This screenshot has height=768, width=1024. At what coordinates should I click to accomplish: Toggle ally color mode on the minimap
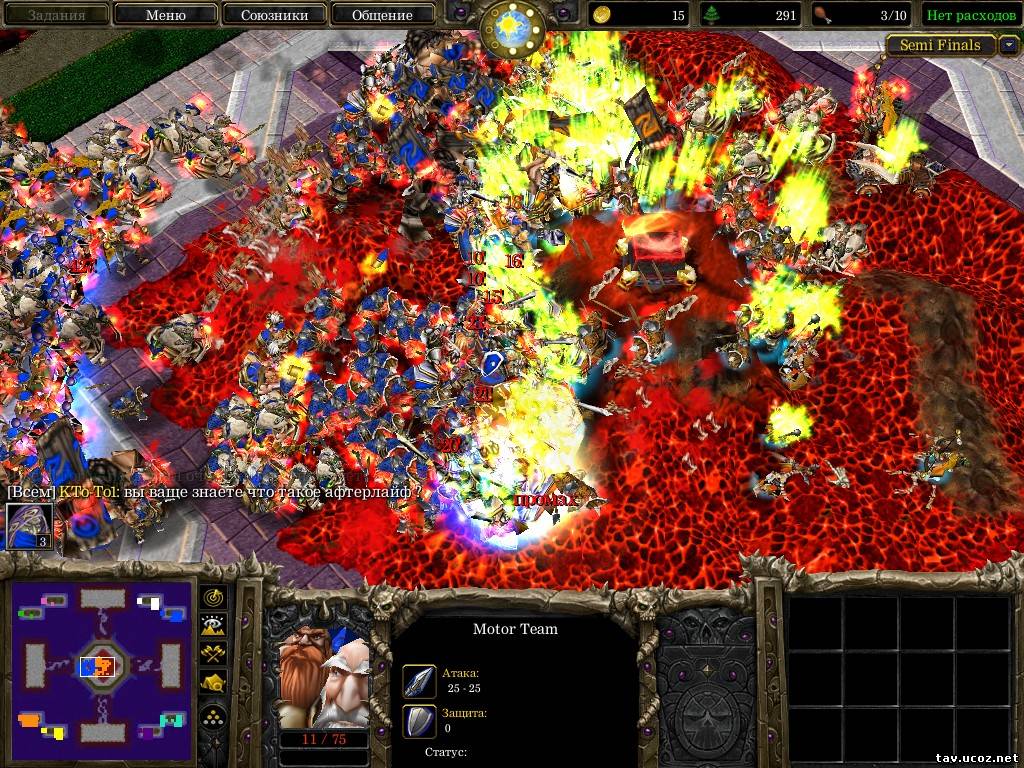point(215,654)
